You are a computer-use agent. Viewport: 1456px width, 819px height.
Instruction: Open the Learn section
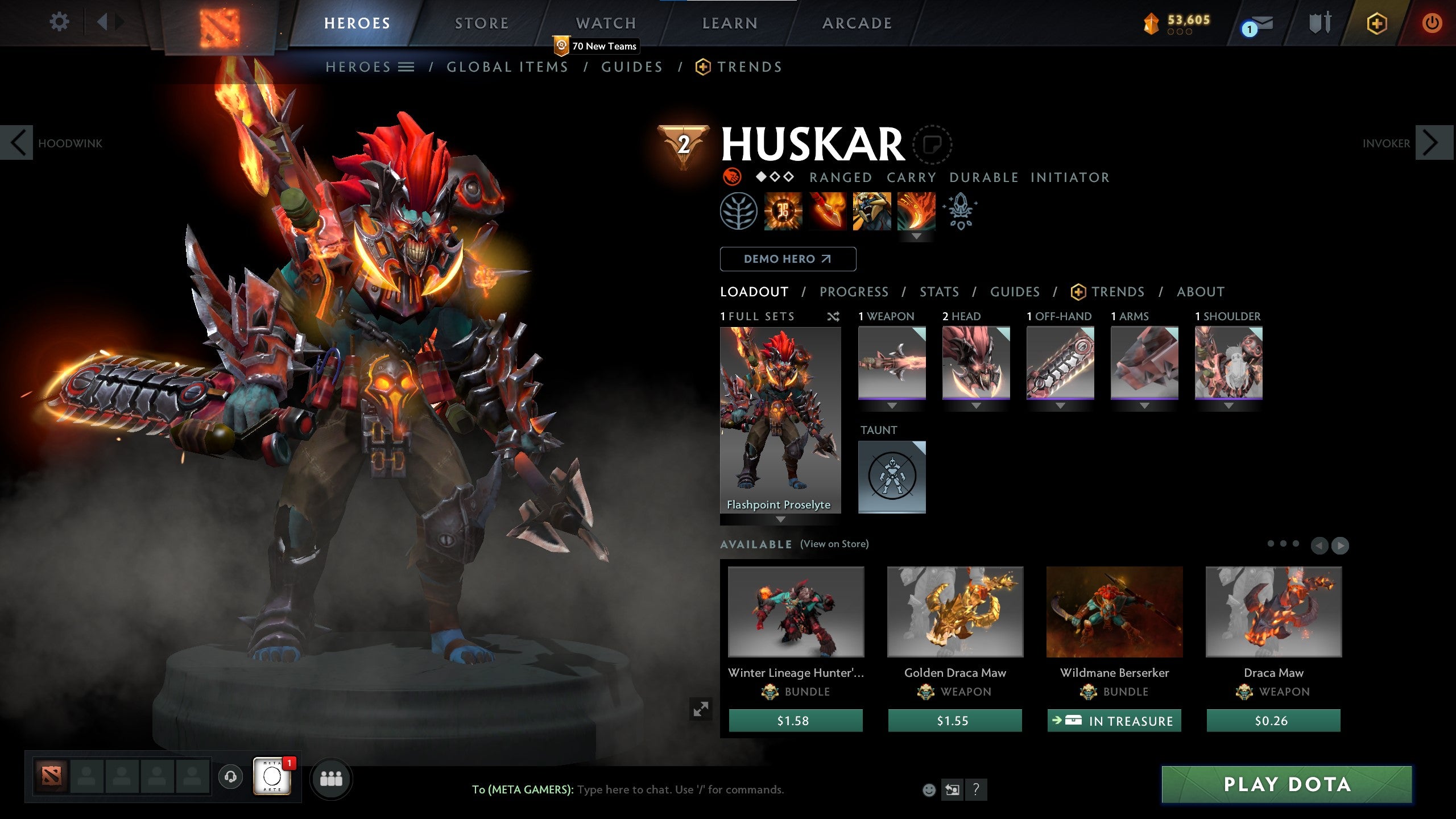(x=730, y=23)
